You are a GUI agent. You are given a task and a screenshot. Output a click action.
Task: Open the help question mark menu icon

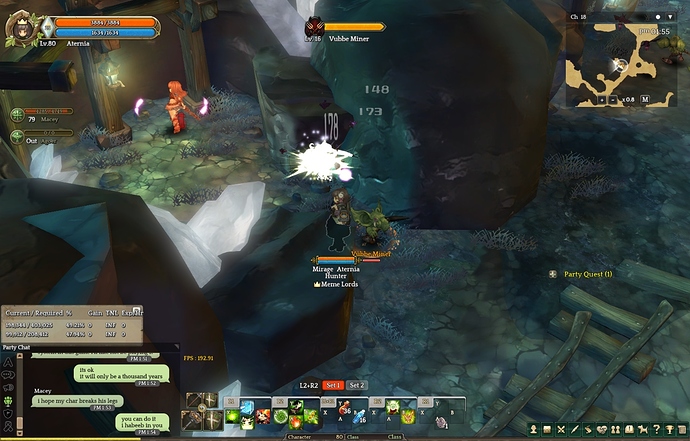click(656, 430)
